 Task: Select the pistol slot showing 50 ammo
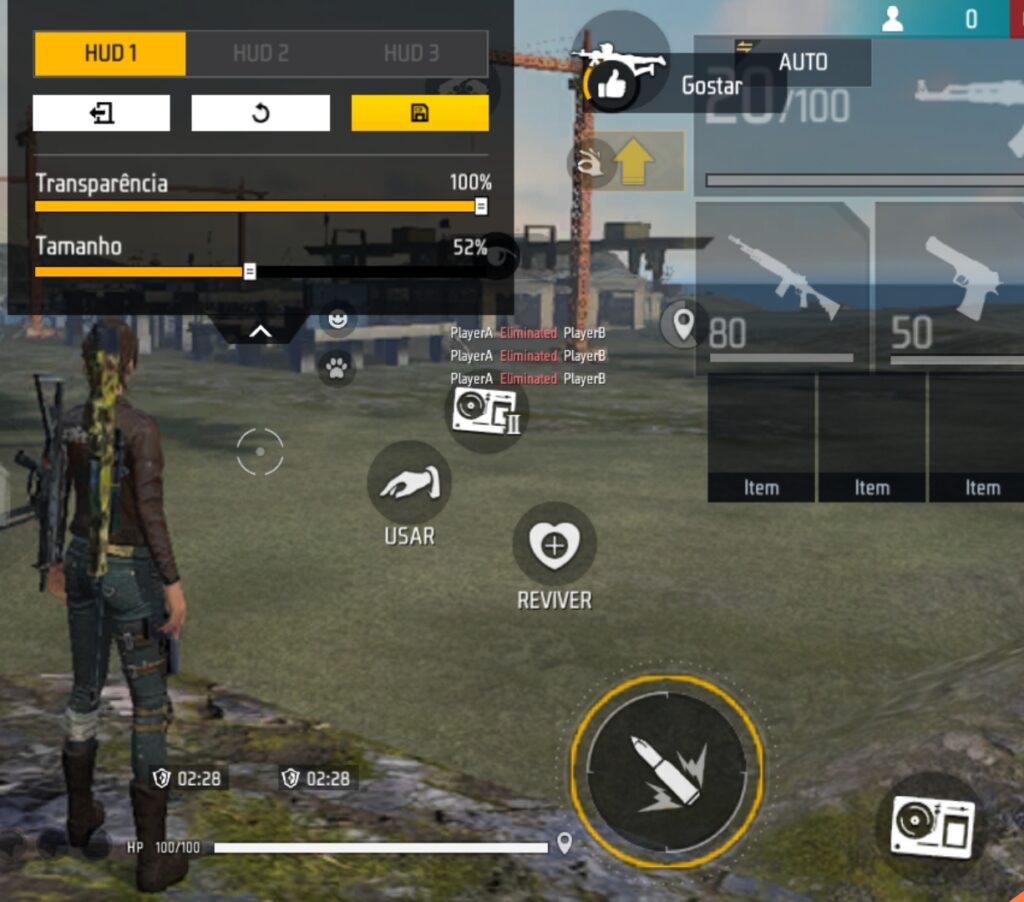coord(950,285)
